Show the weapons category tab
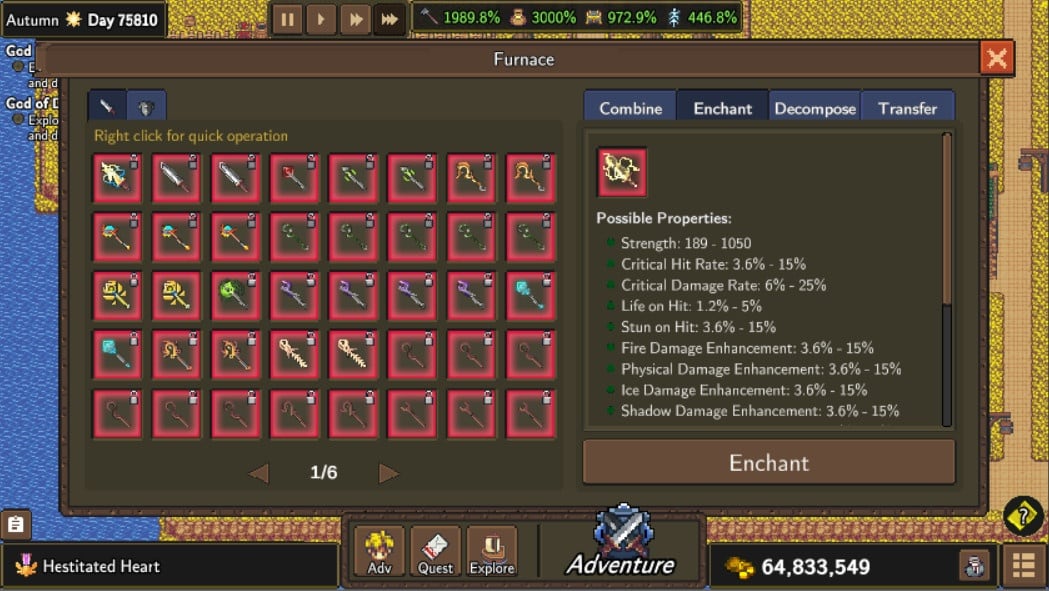 pos(107,106)
